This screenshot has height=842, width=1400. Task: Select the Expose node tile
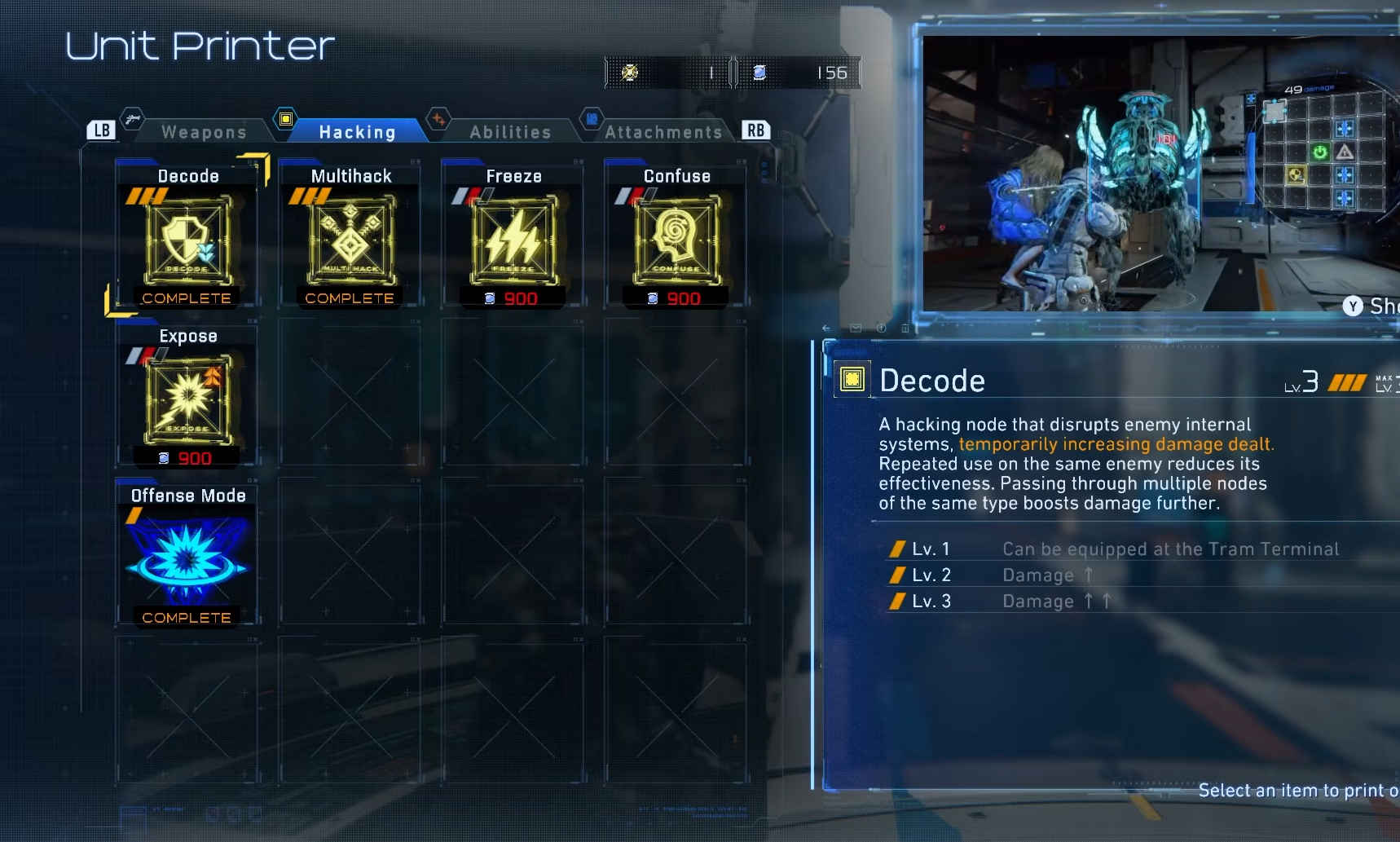(187, 399)
